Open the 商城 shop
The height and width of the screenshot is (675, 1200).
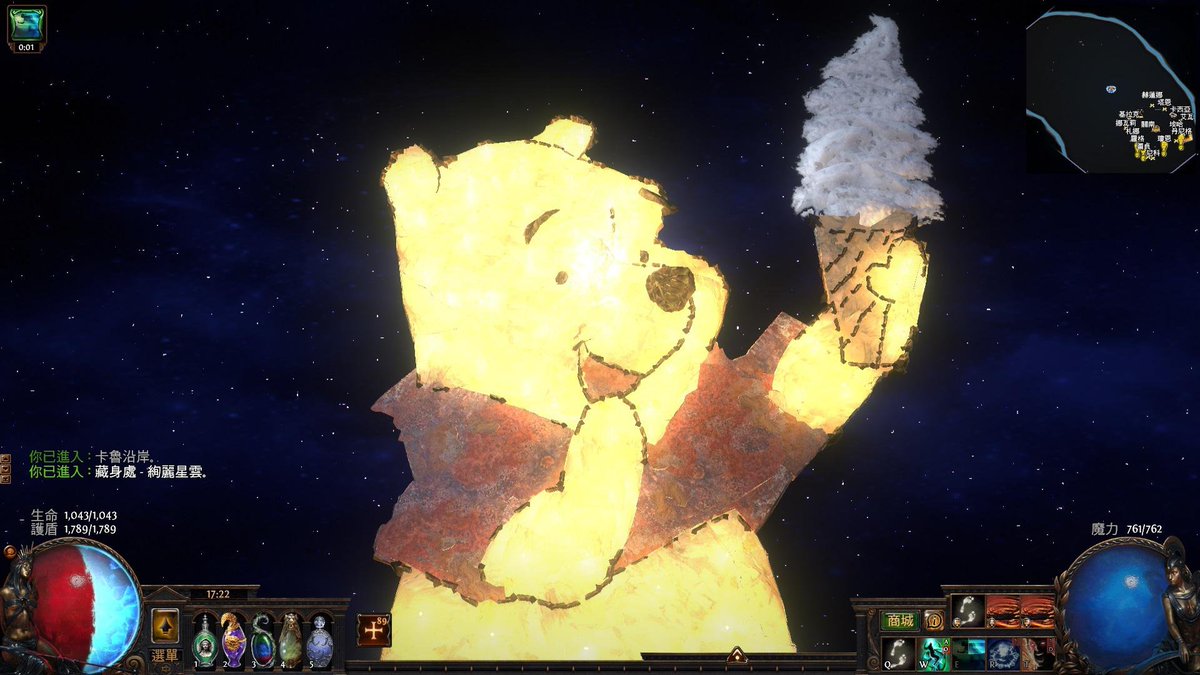point(899,620)
